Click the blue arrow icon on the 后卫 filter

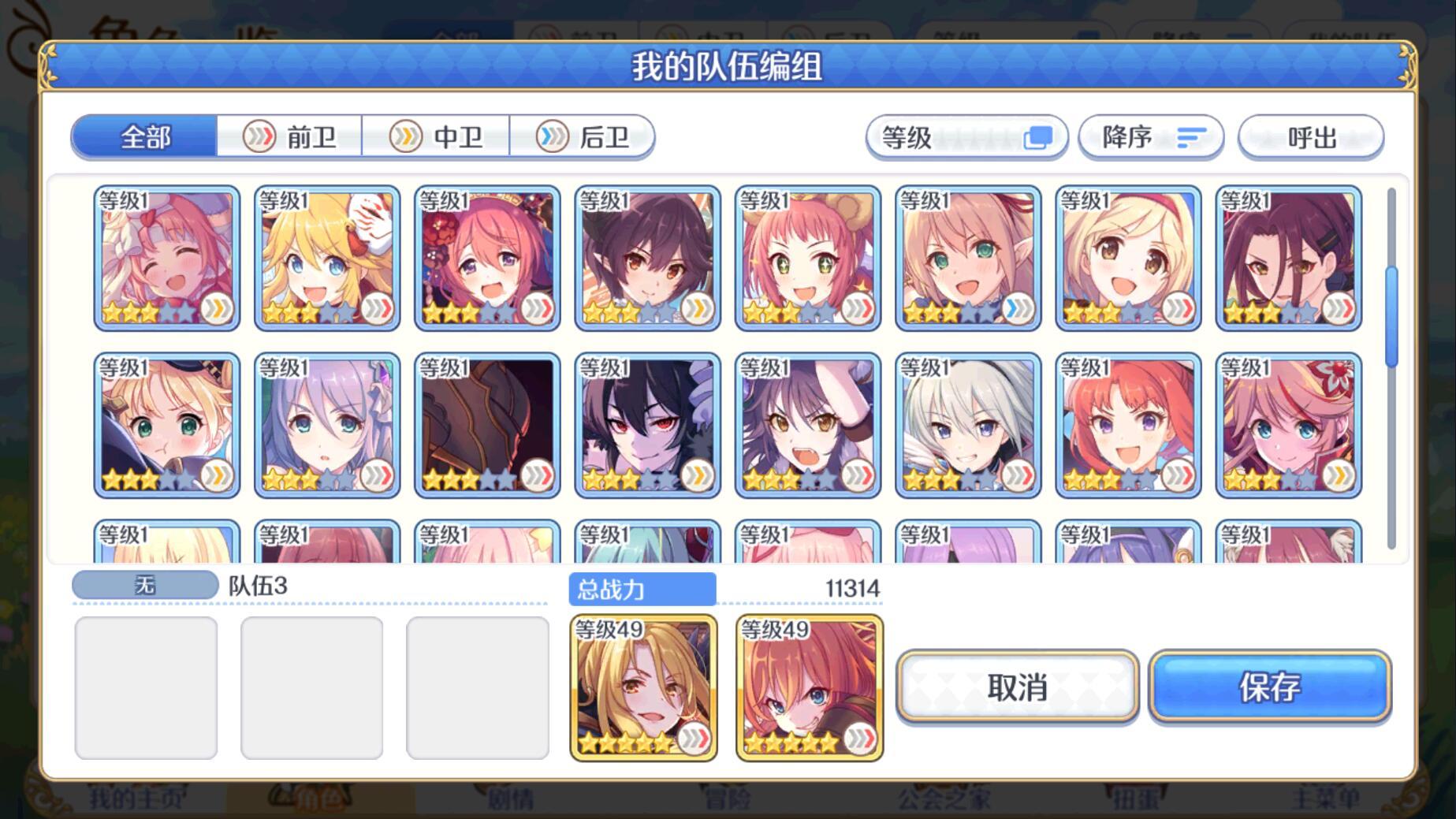tap(552, 136)
